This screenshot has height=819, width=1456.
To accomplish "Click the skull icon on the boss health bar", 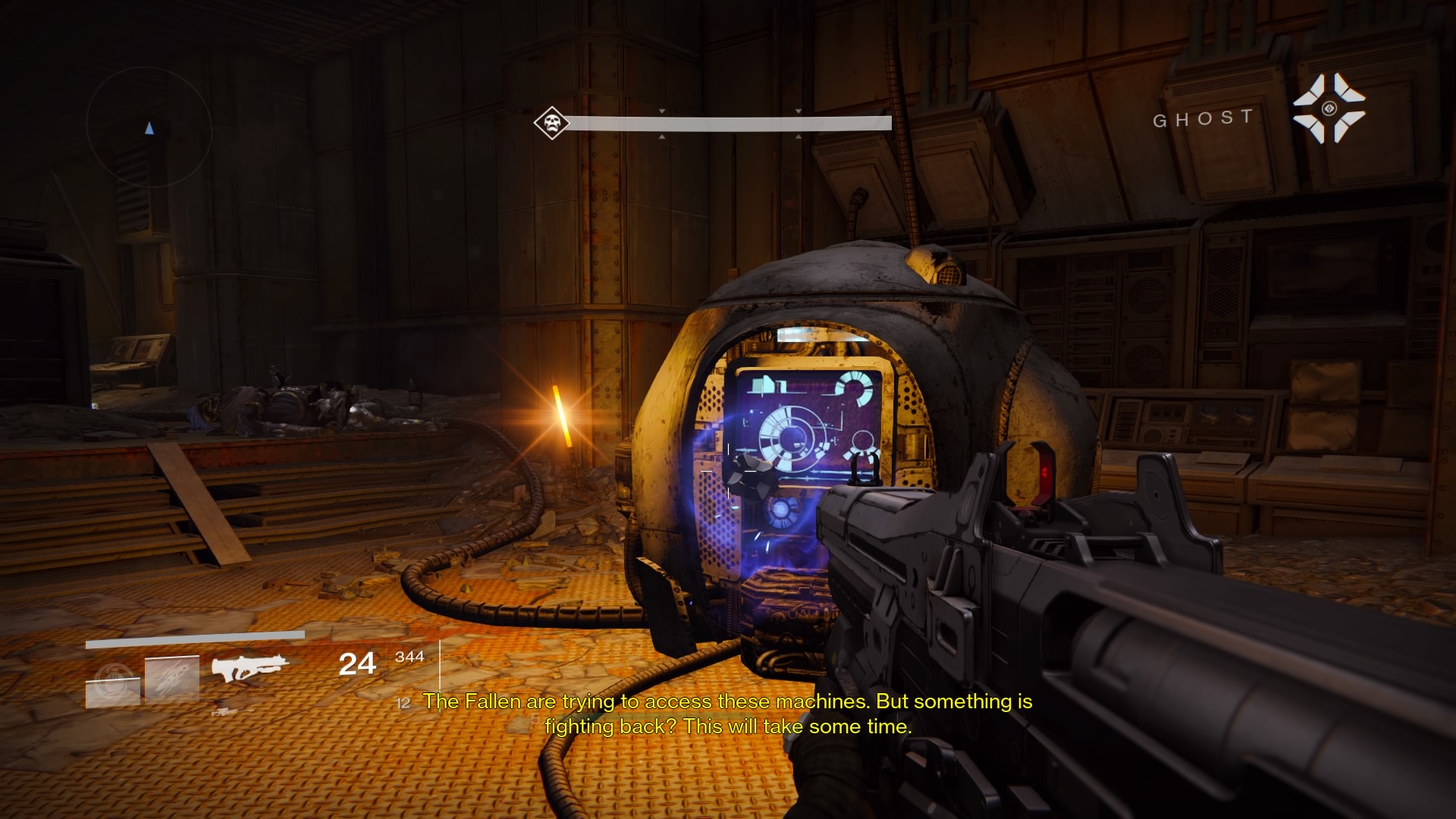I will (551, 121).
